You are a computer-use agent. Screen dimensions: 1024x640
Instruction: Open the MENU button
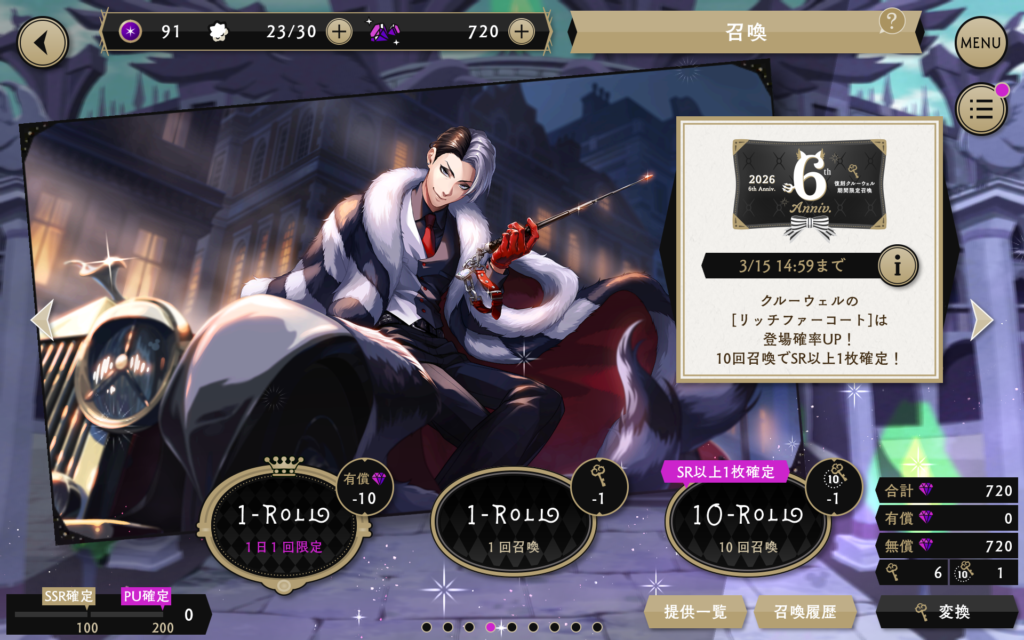[980, 43]
